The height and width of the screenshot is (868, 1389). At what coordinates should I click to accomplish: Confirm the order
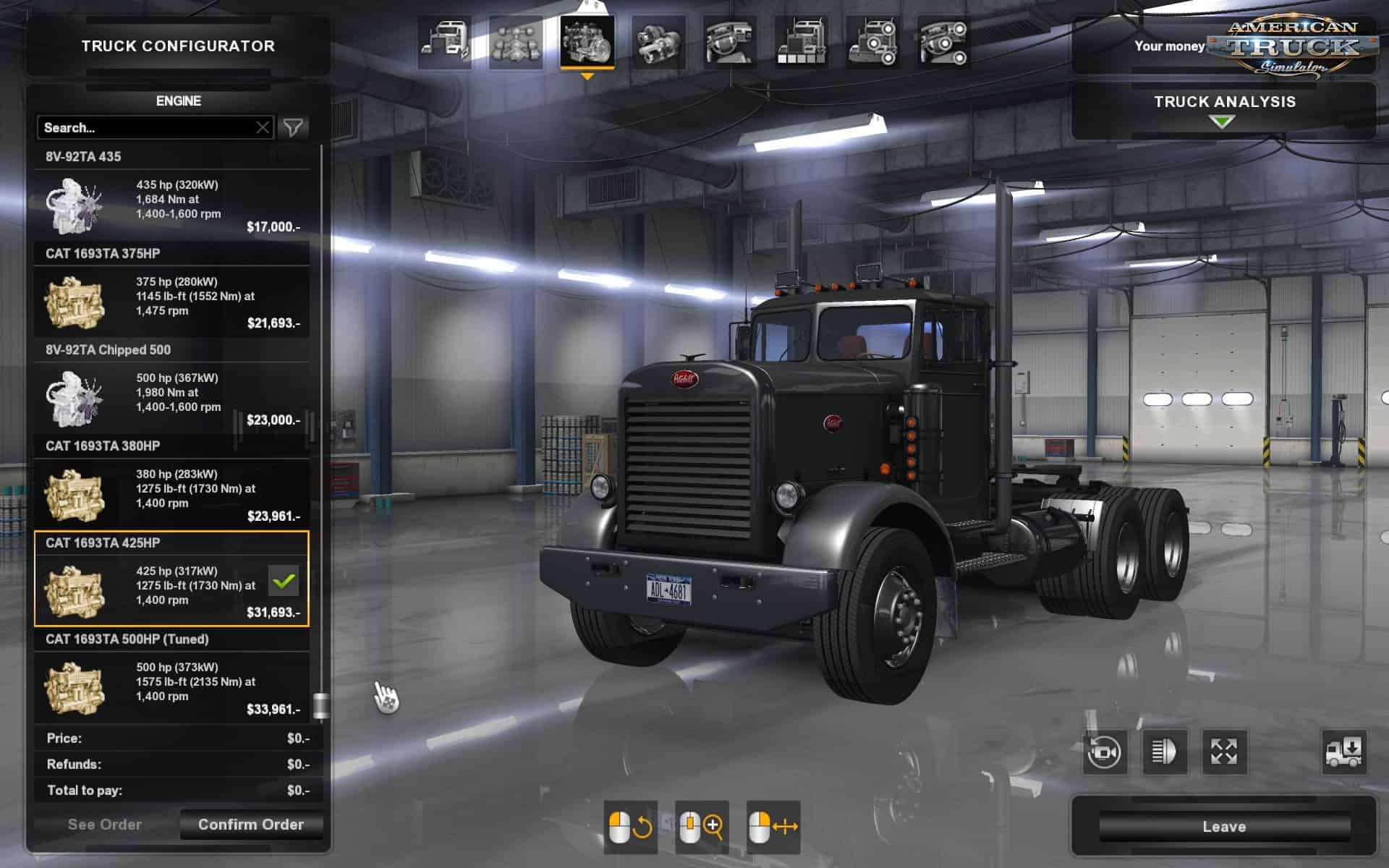pos(250,825)
